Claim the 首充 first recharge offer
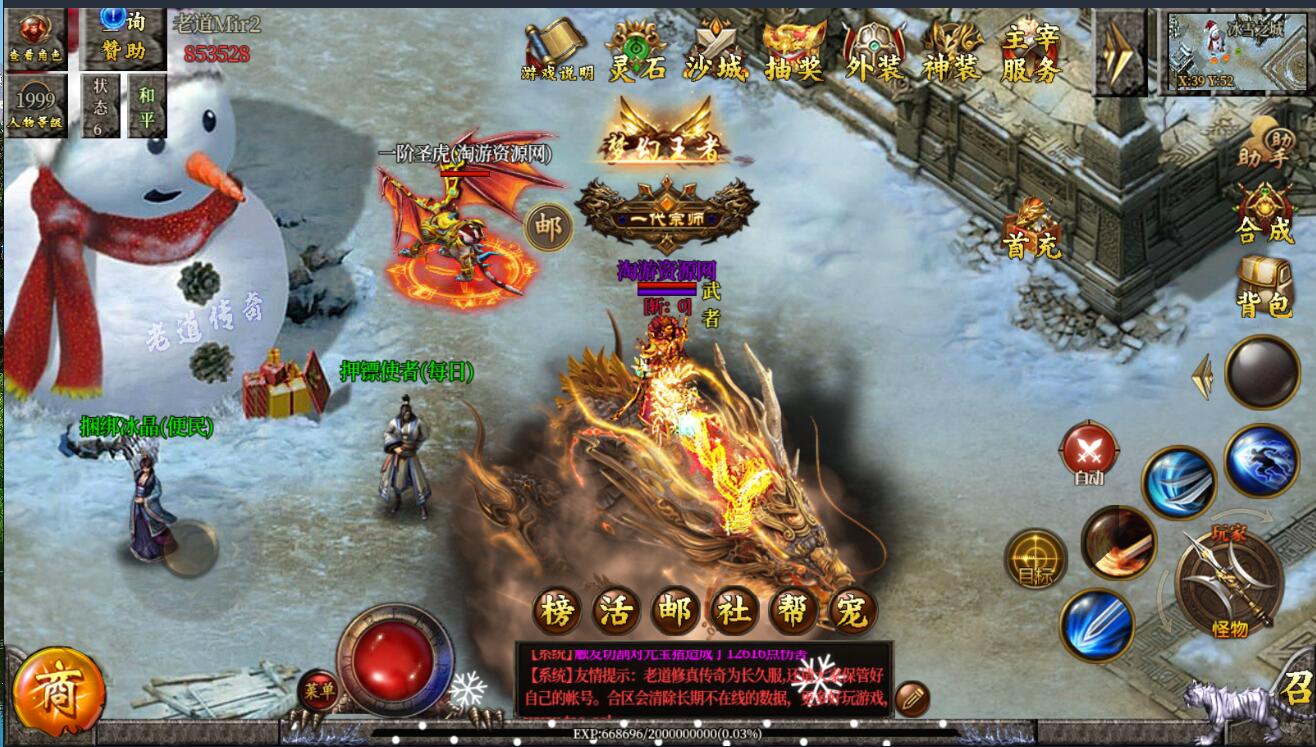1316x747 pixels. (x=1032, y=230)
